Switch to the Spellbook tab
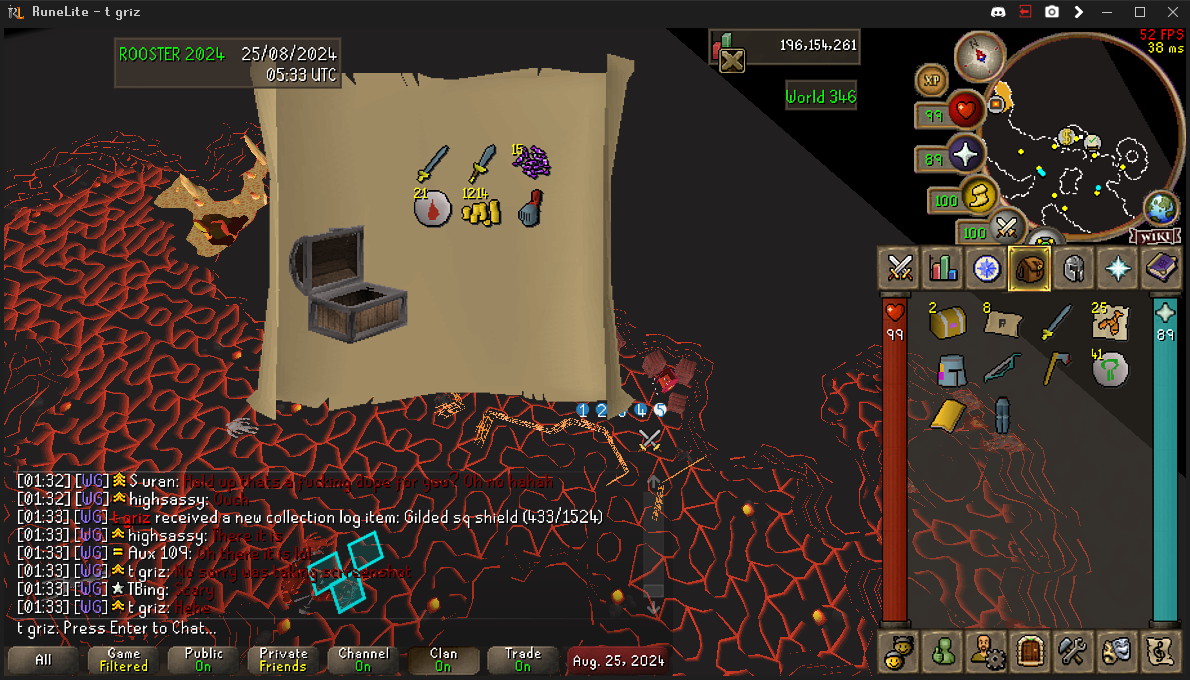 click(x=1161, y=268)
